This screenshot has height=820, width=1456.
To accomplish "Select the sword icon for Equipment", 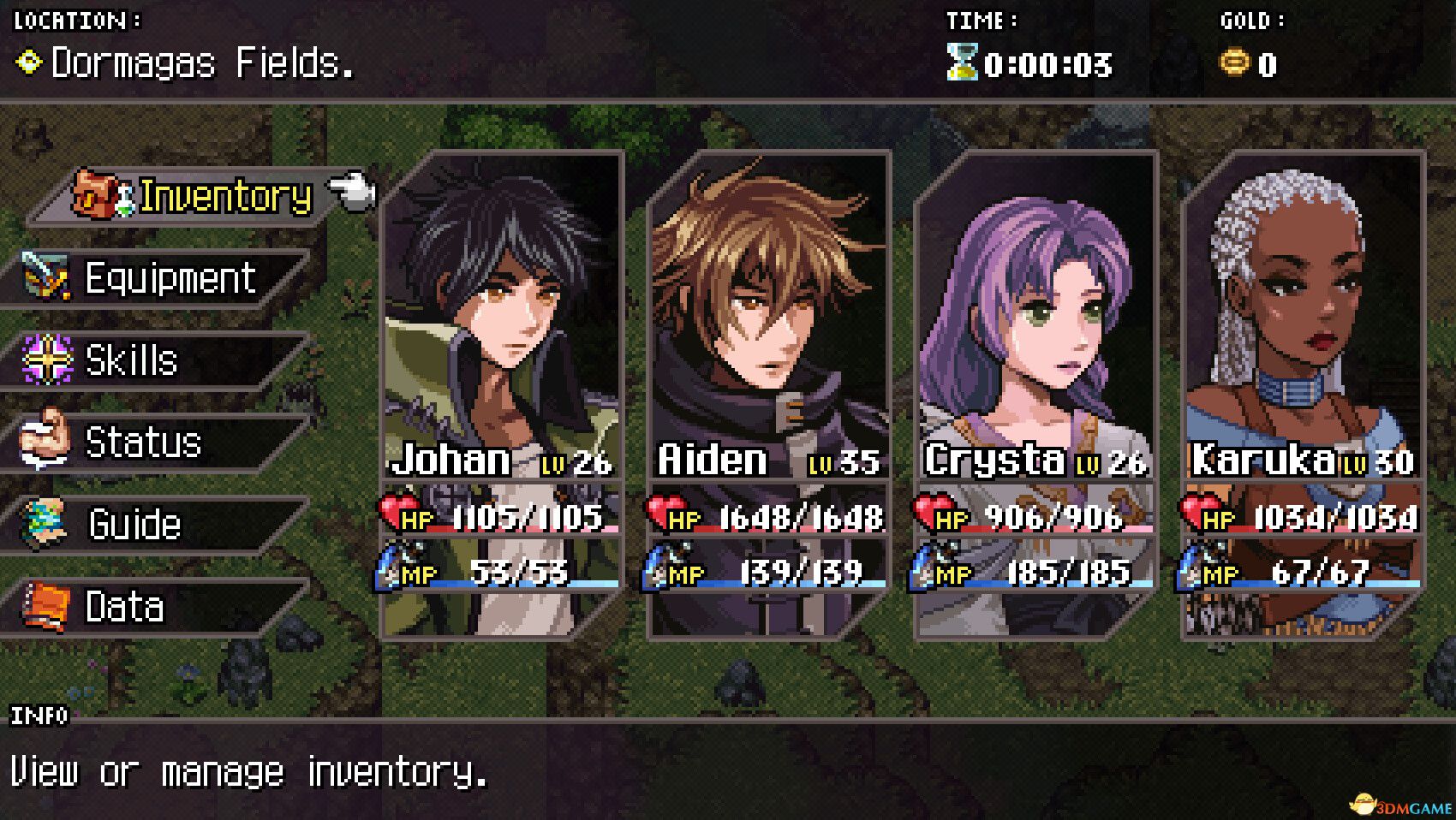I will [47, 276].
